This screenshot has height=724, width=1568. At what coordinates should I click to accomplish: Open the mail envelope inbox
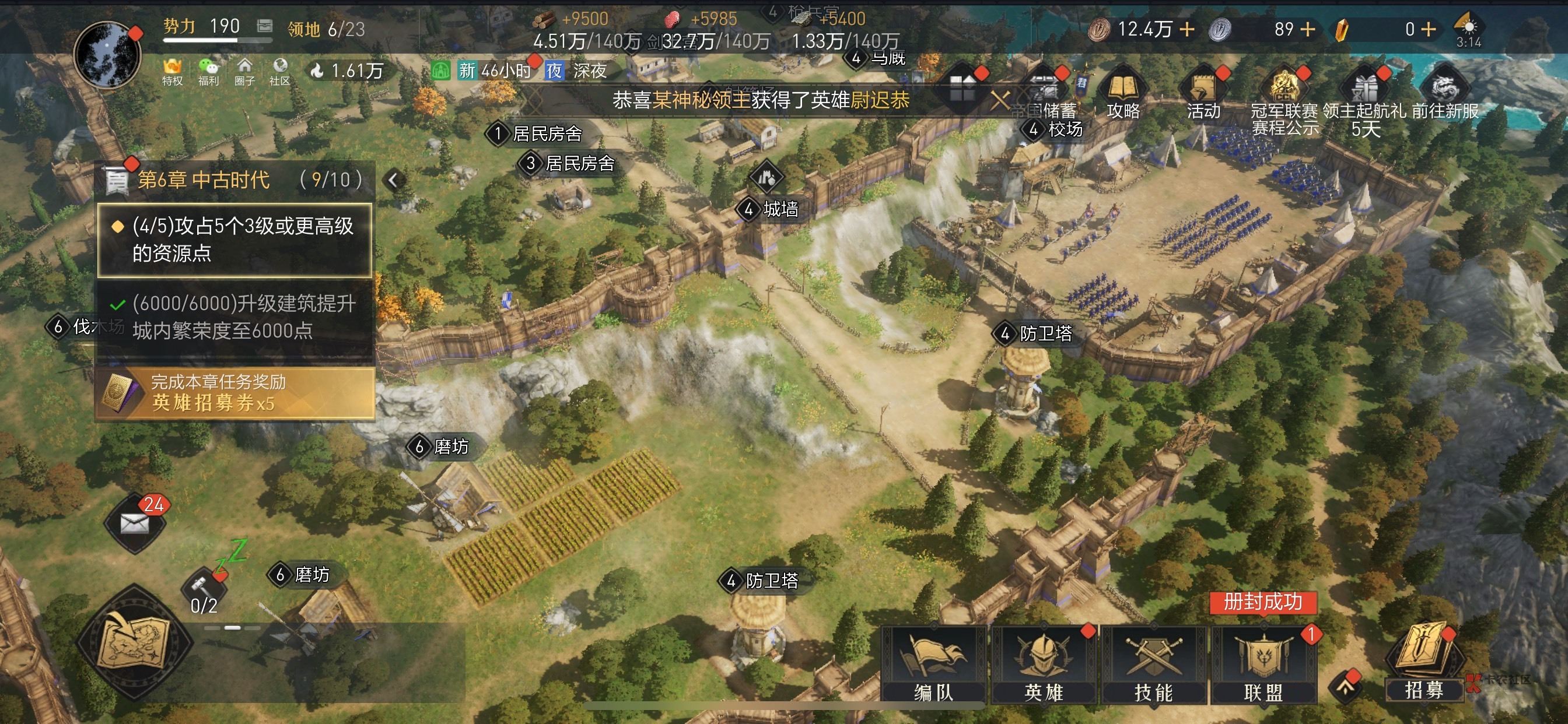coord(135,523)
